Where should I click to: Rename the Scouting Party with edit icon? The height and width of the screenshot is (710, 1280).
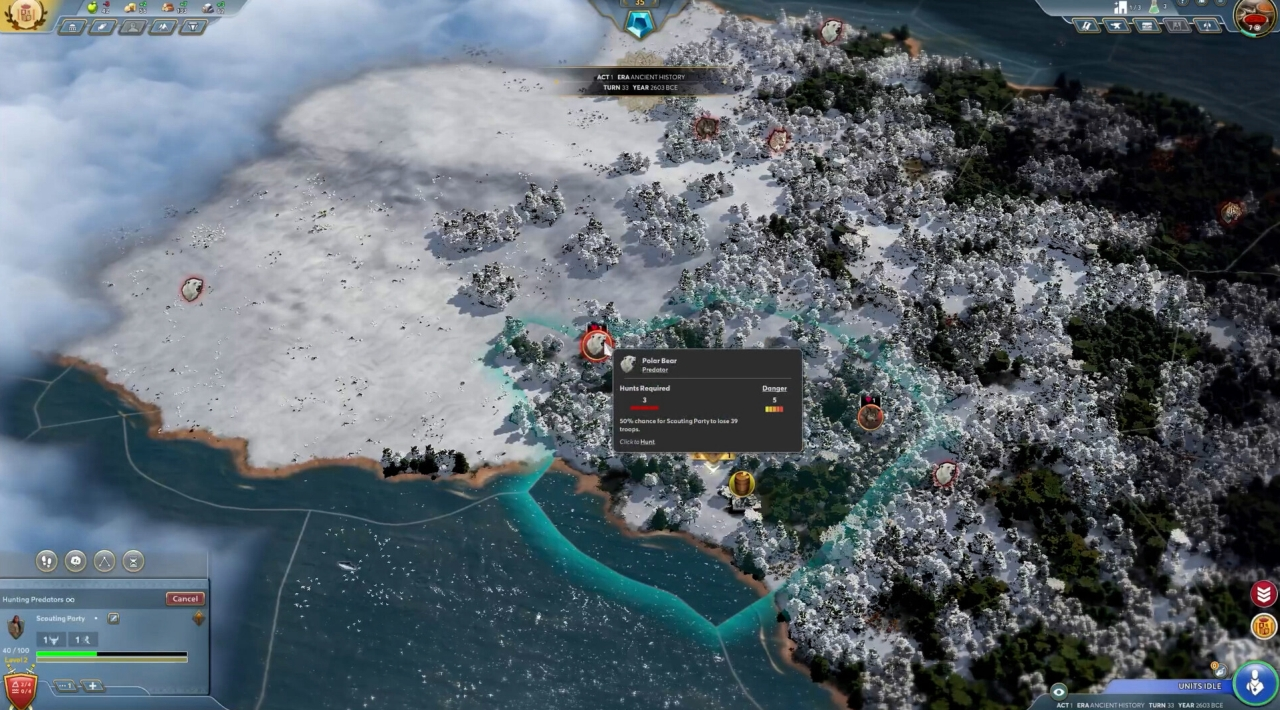[x=113, y=619]
